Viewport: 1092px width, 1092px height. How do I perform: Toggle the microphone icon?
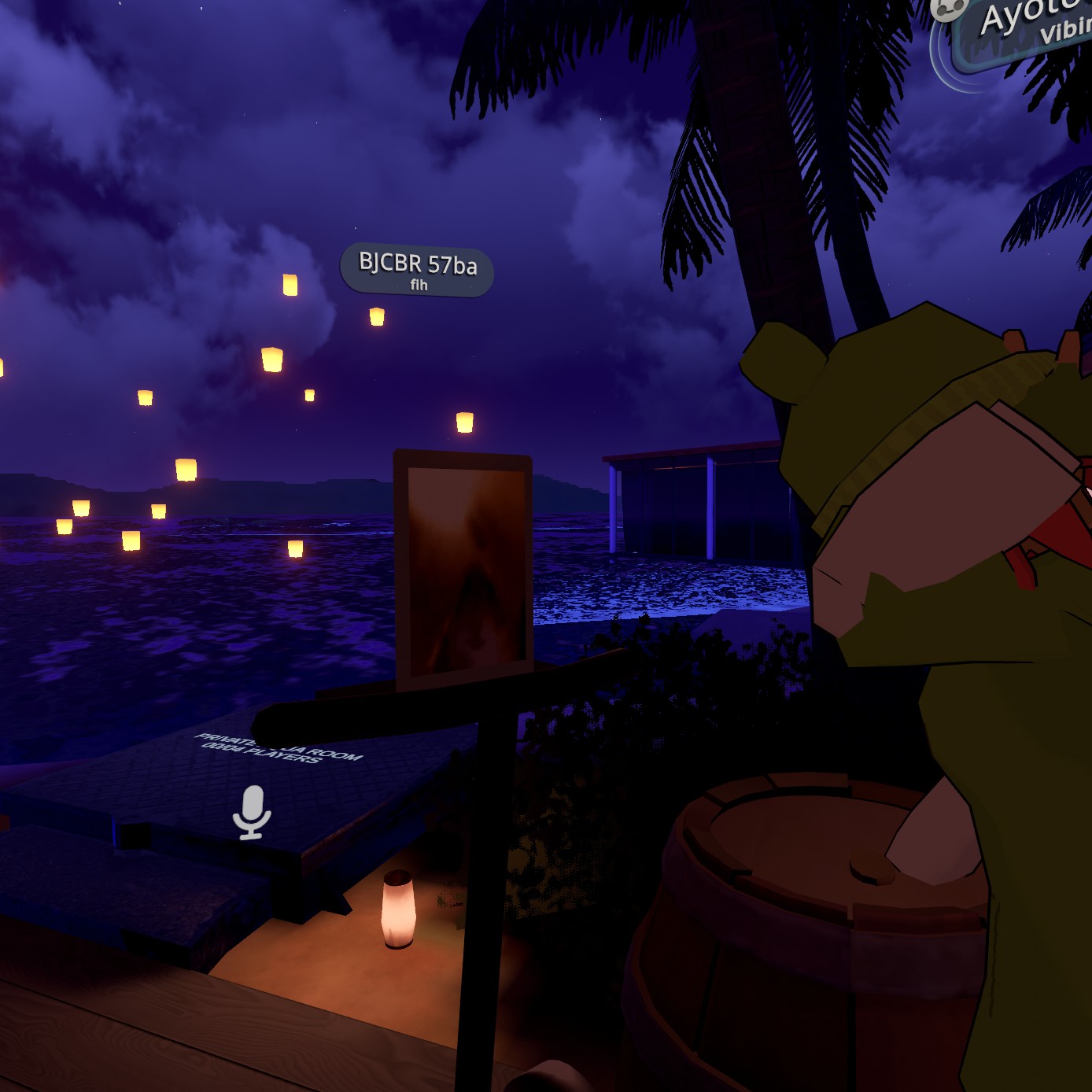click(x=252, y=812)
